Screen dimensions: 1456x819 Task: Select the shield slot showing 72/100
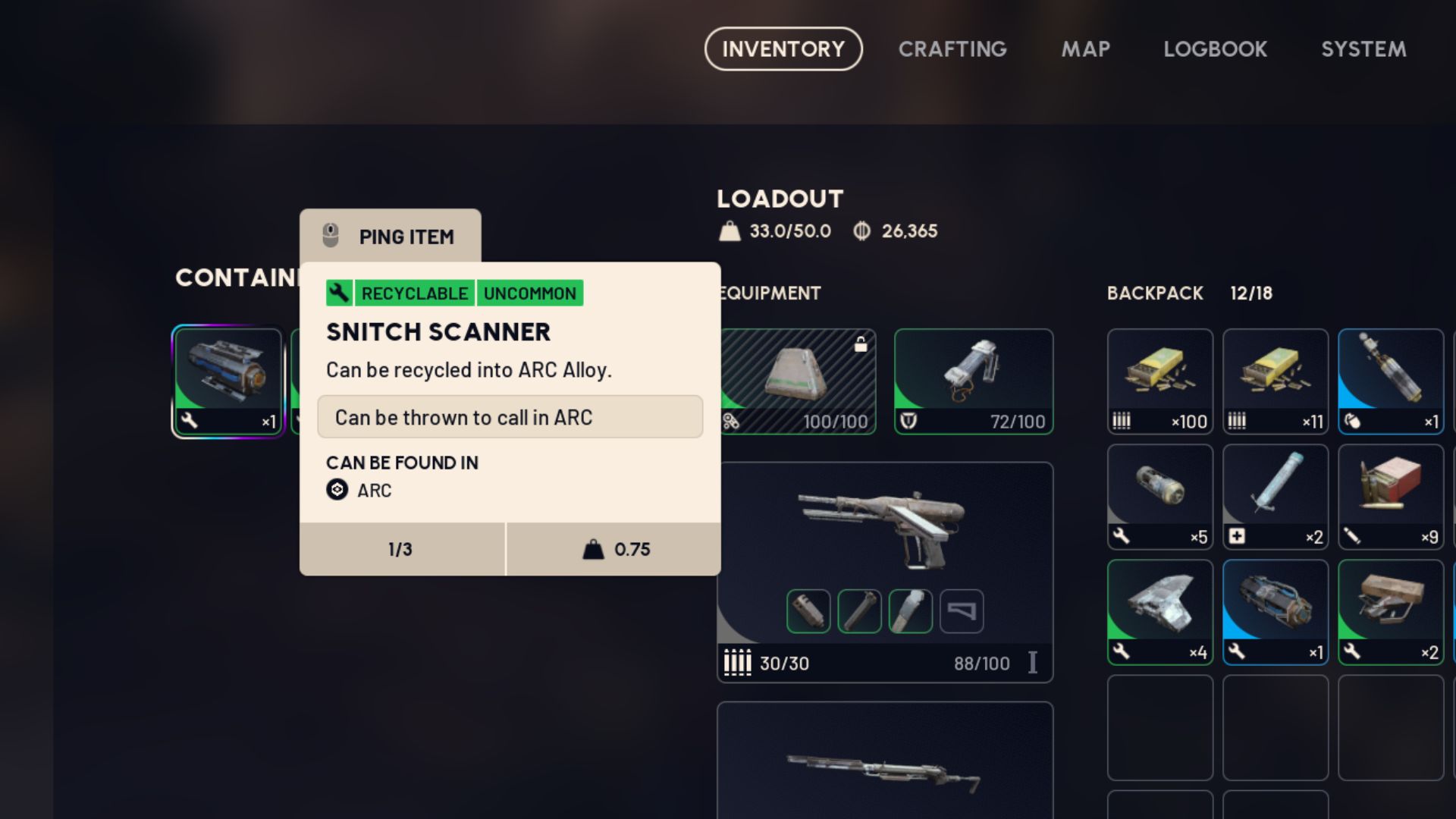pos(974,381)
